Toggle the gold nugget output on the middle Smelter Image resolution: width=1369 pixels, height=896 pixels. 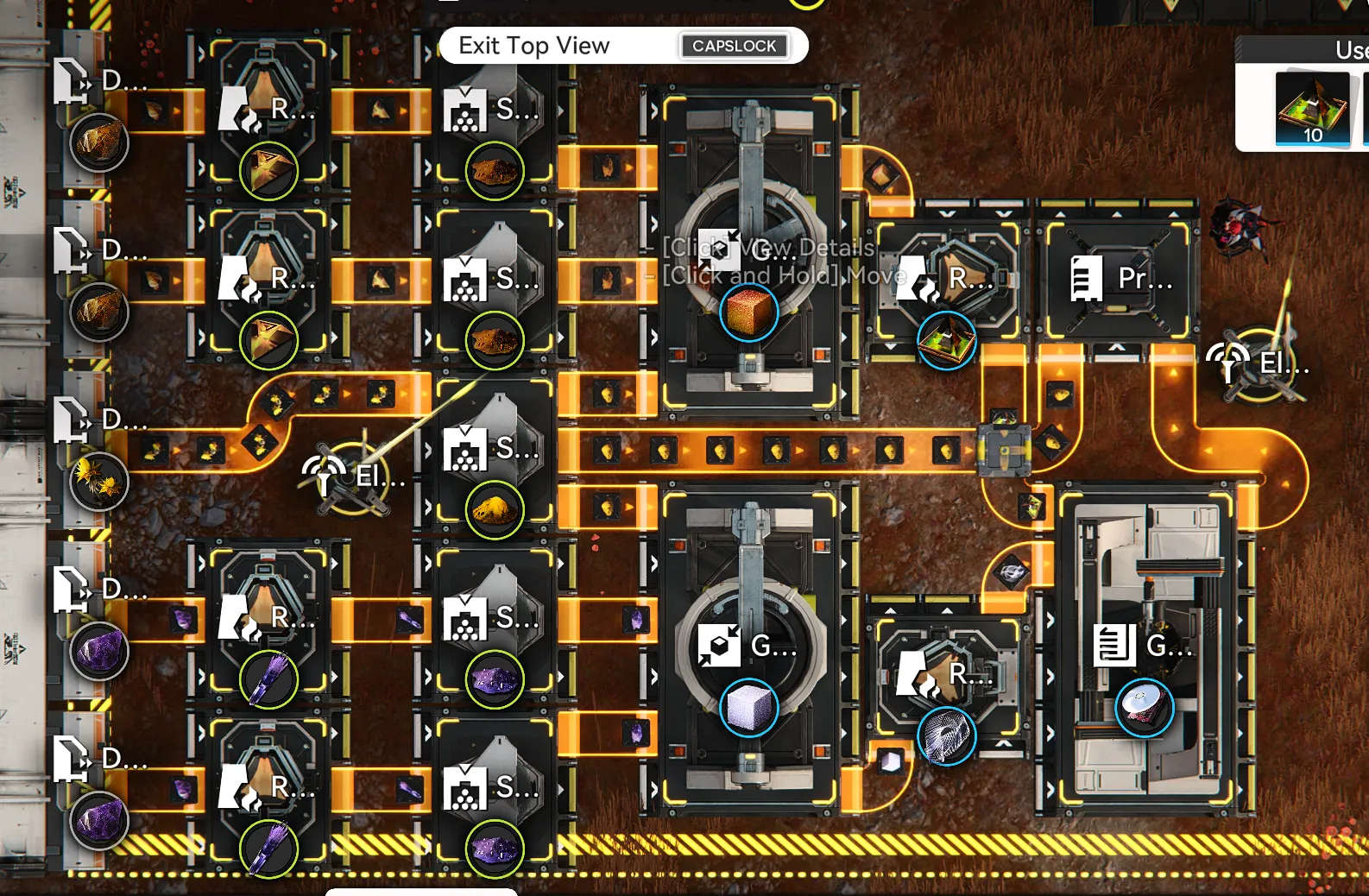tap(493, 509)
